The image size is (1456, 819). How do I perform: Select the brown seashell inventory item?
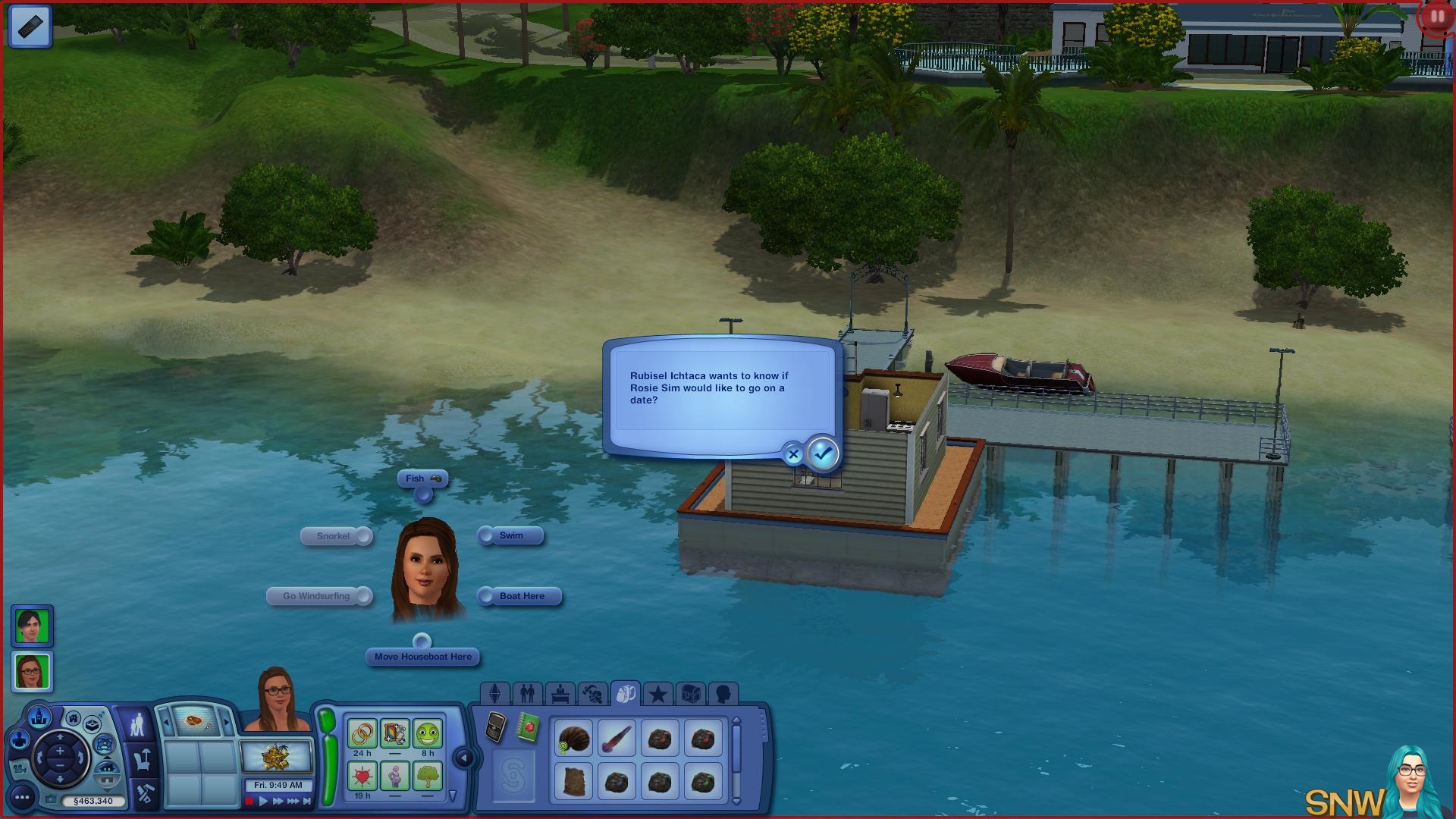[573, 739]
